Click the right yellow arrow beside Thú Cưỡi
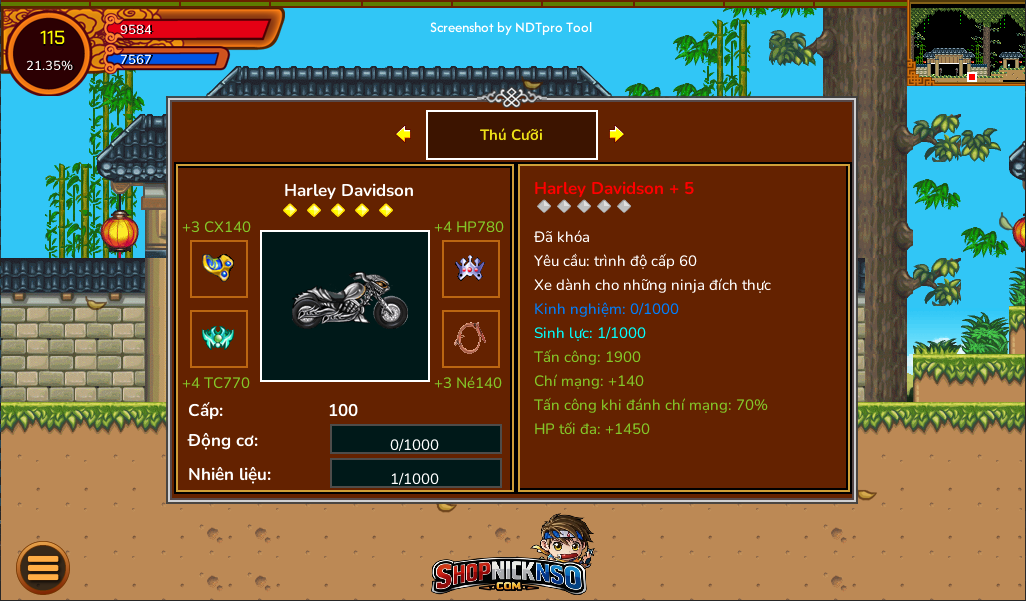The width and height of the screenshot is (1026, 601). coord(616,134)
